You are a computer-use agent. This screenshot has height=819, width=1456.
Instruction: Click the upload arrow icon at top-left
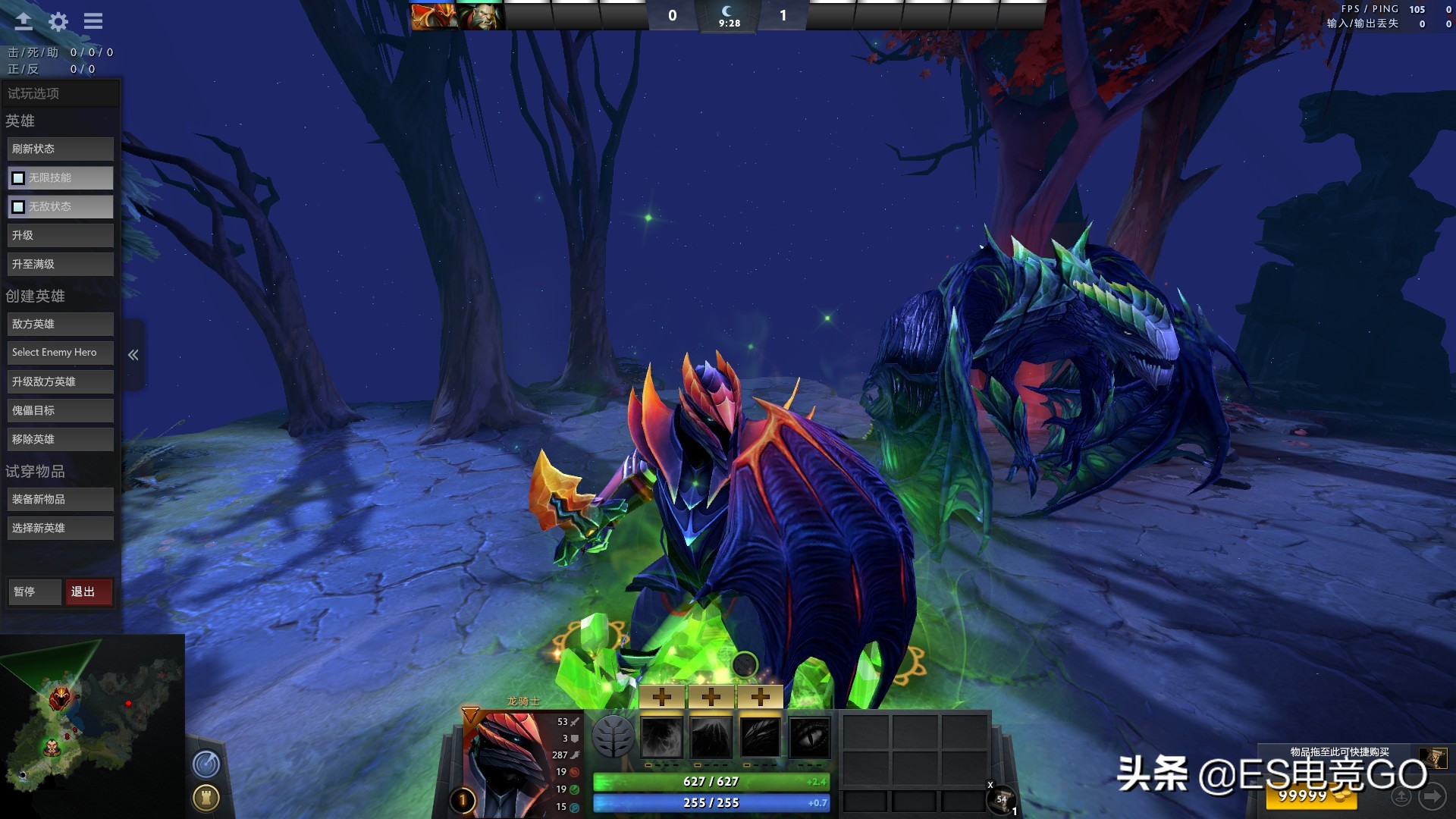(24, 21)
